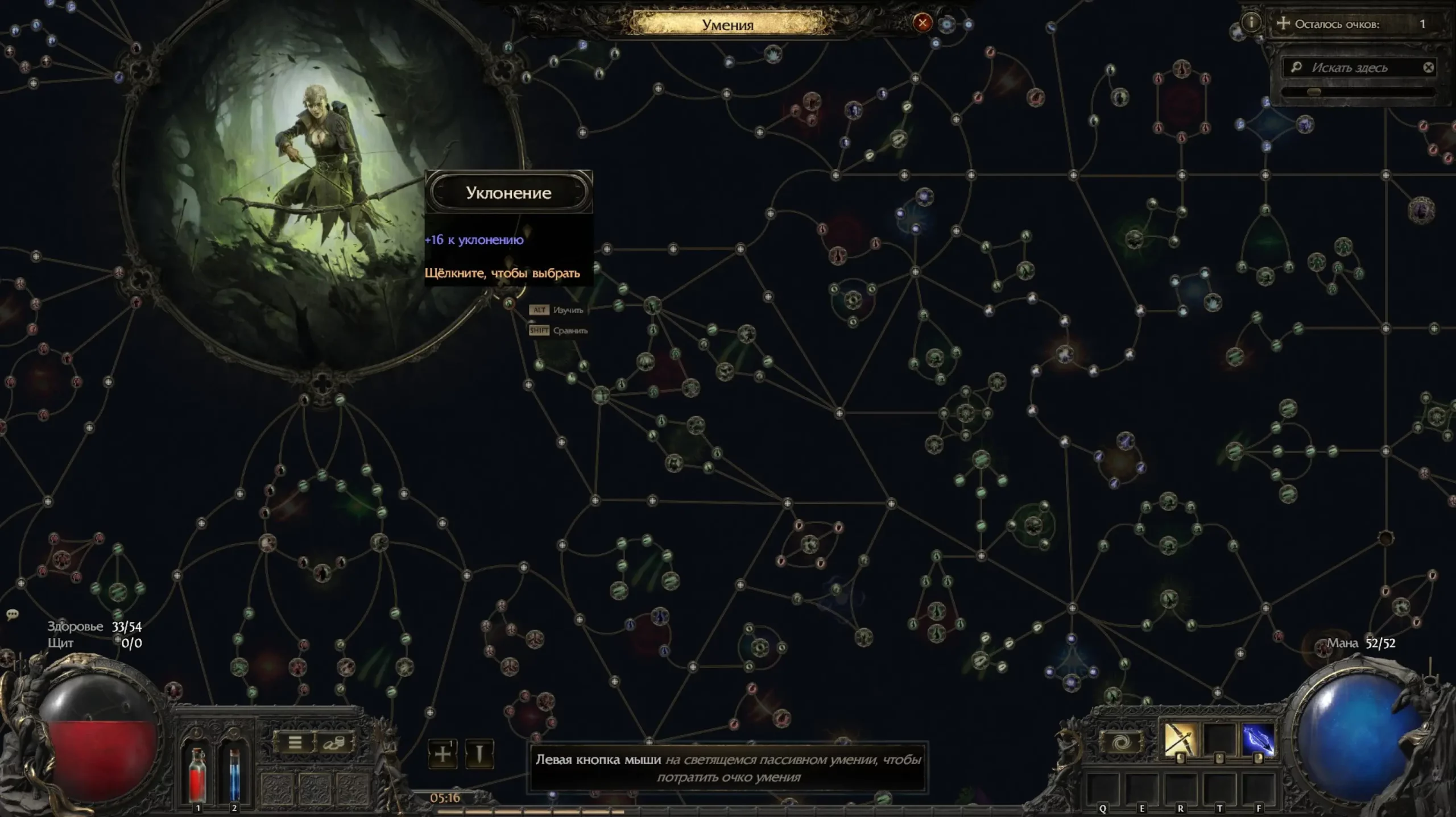The height and width of the screenshot is (817, 1456).
Task: Adjust the passive tree zoom slider
Action: pyautogui.click(x=1314, y=92)
